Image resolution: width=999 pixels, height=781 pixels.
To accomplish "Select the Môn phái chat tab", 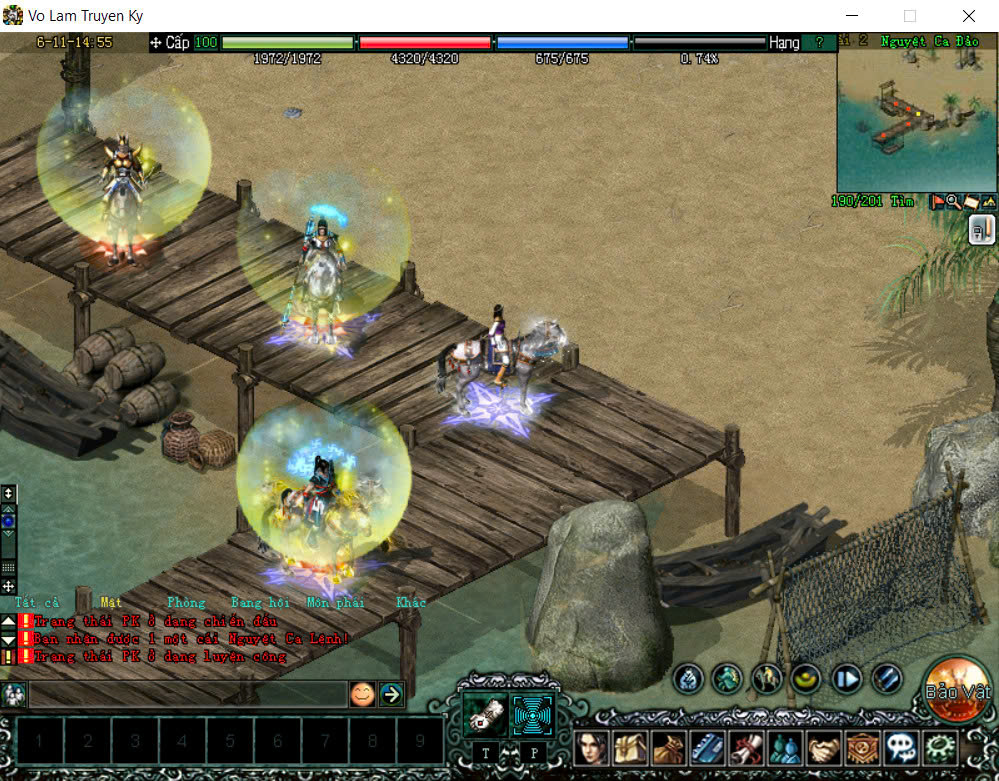I will (335, 603).
